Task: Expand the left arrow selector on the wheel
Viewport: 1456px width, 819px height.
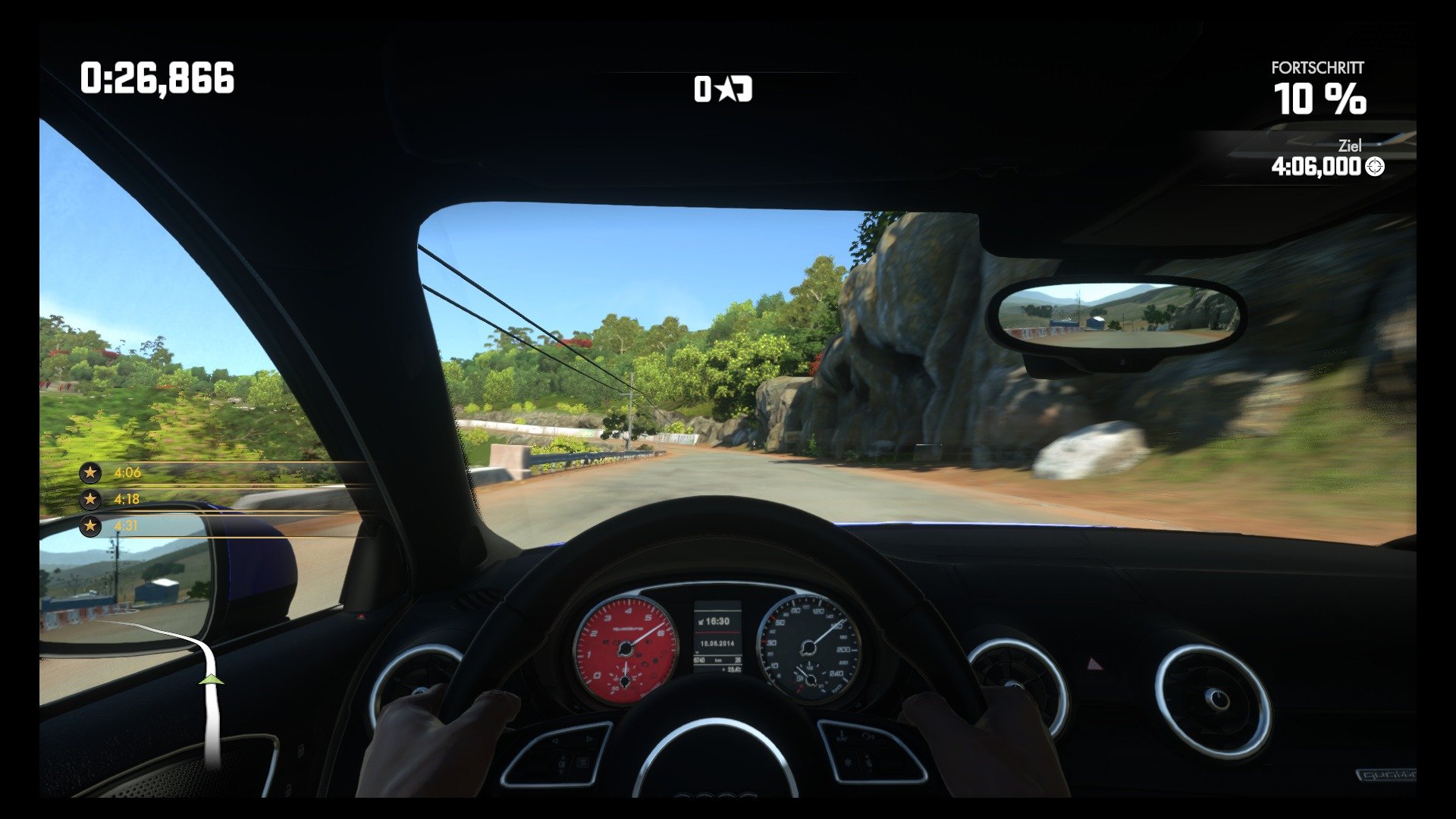Action: pyautogui.click(x=554, y=739)
